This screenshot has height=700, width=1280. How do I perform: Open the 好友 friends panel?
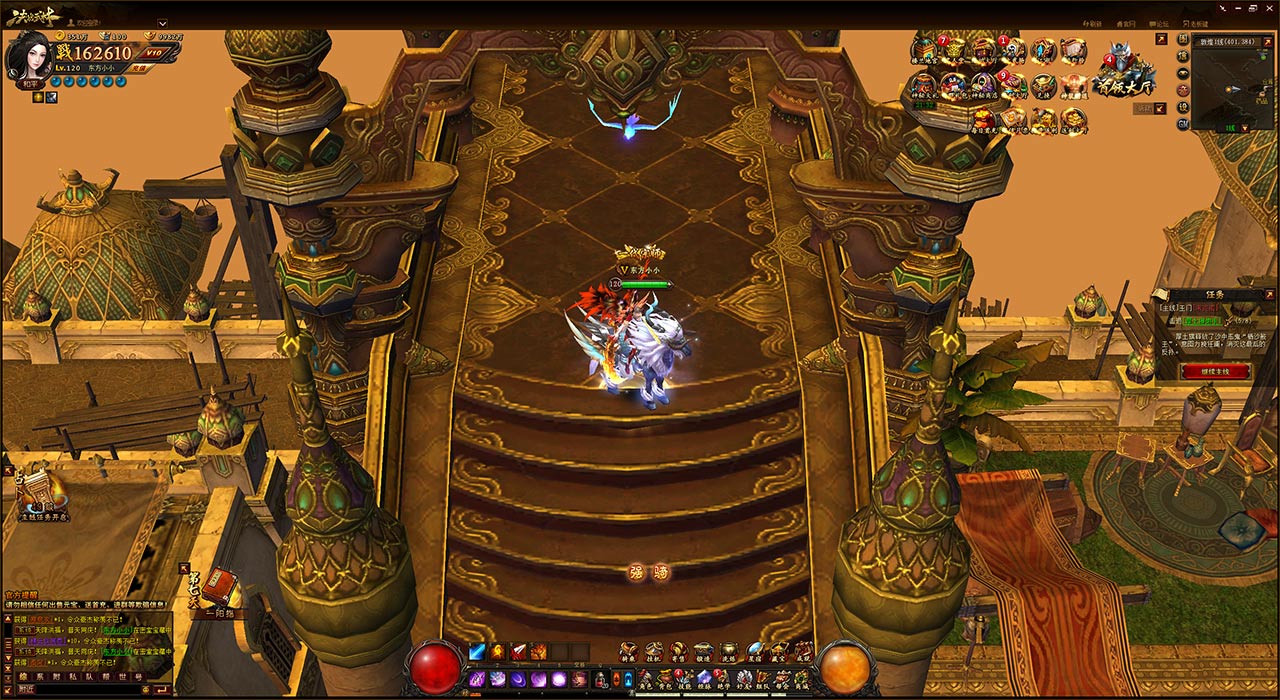pos(743,680)
